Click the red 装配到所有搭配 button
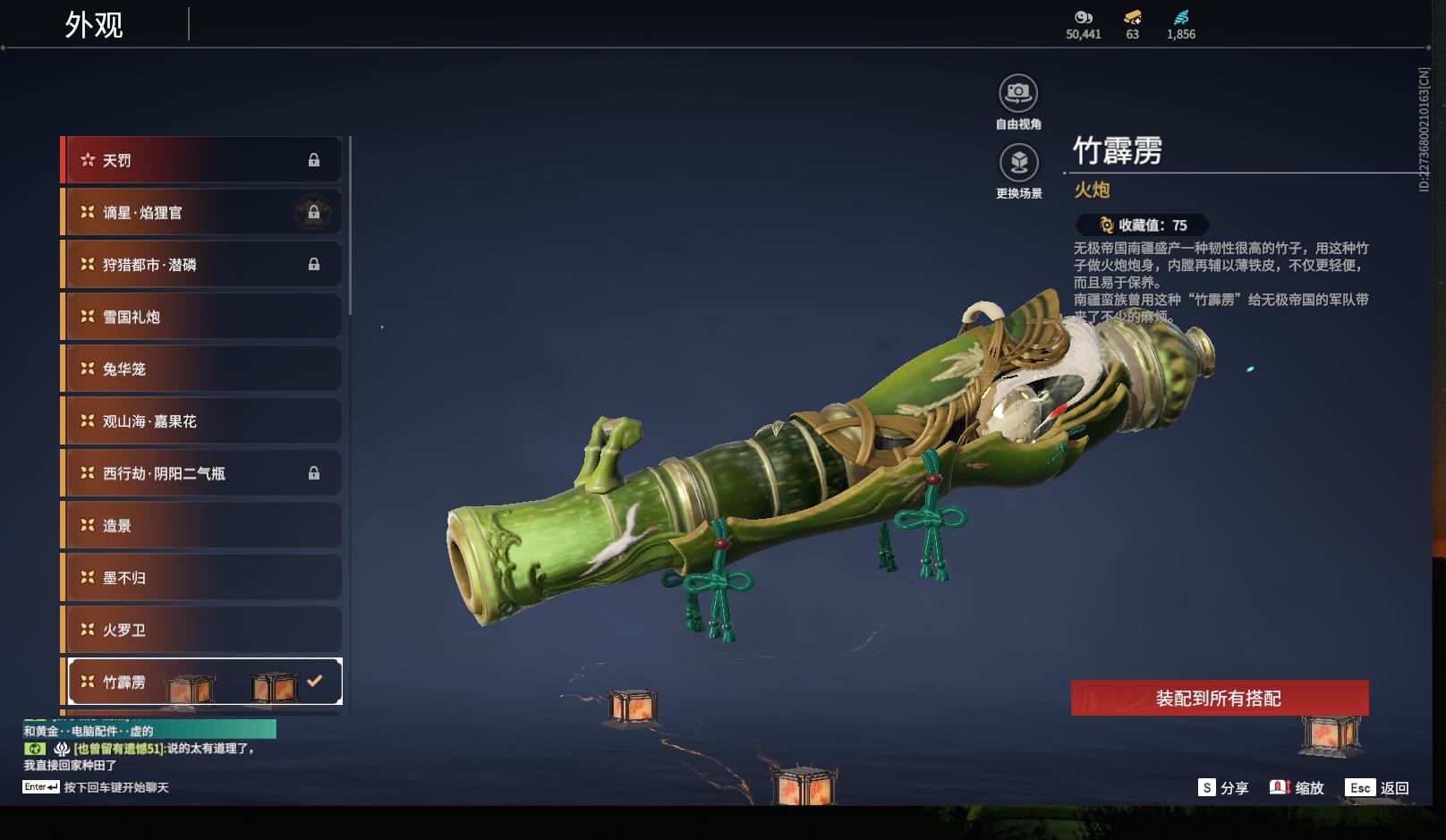 click(x=1219, y=698)
